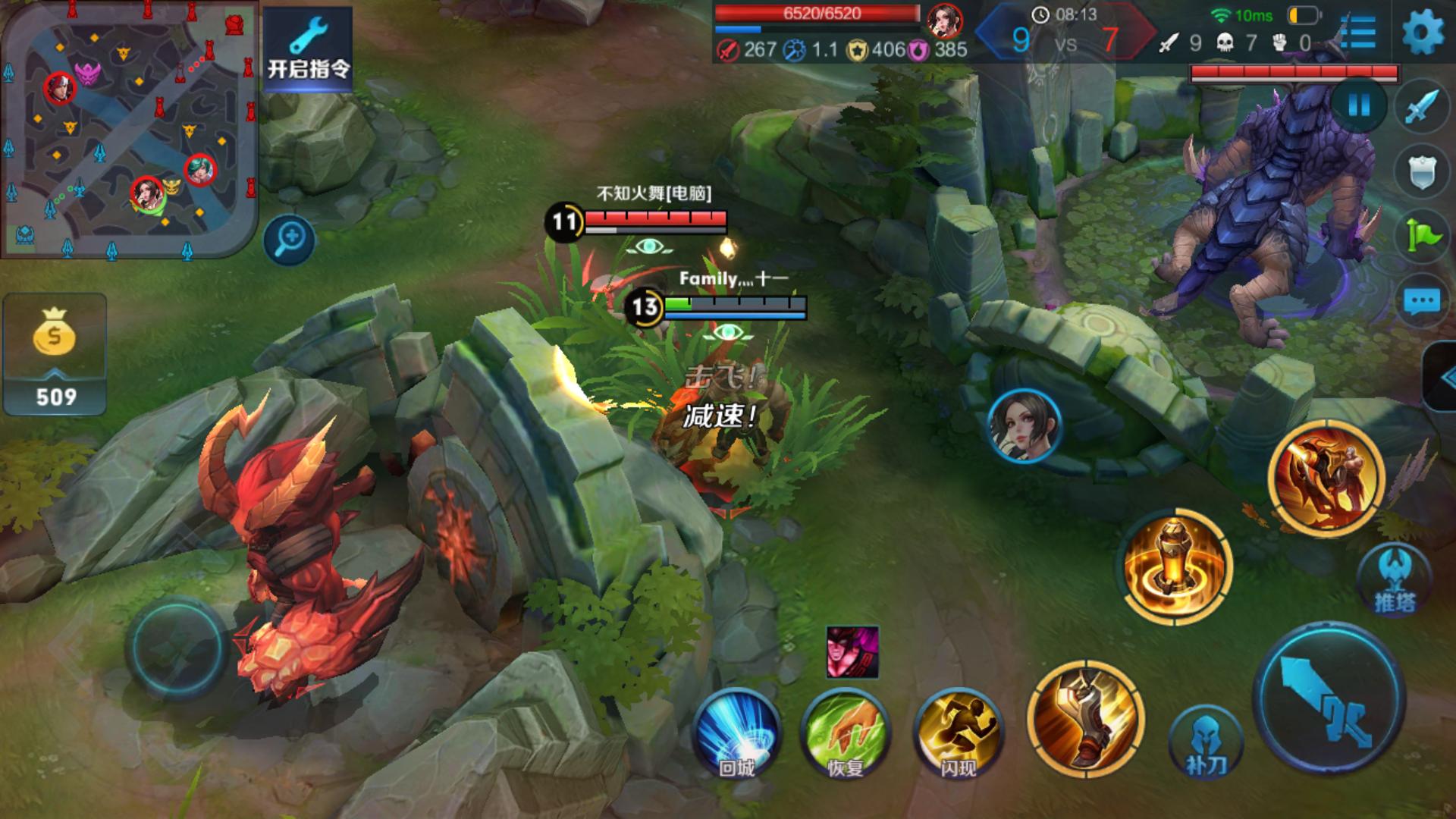Open the chat bubble button
1456x819 pixels.
(x=1422, y=301)
